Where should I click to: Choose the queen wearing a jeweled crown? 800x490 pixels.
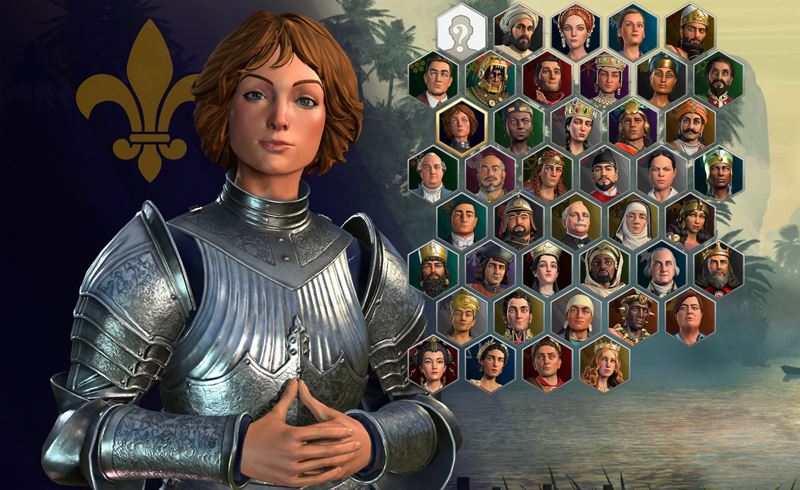[576, 125]
